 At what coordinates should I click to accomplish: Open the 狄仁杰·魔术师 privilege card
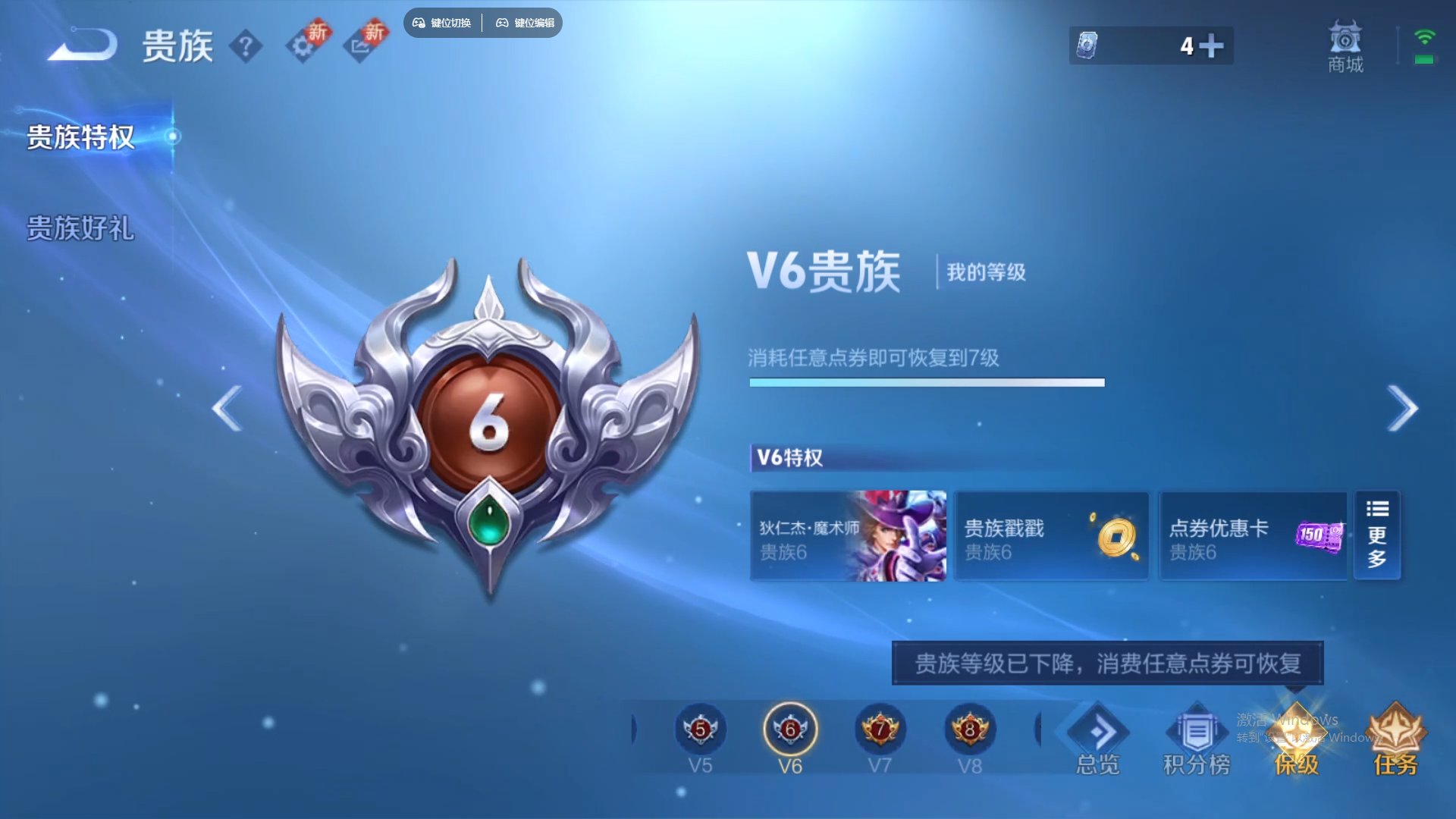pos(848,535)
